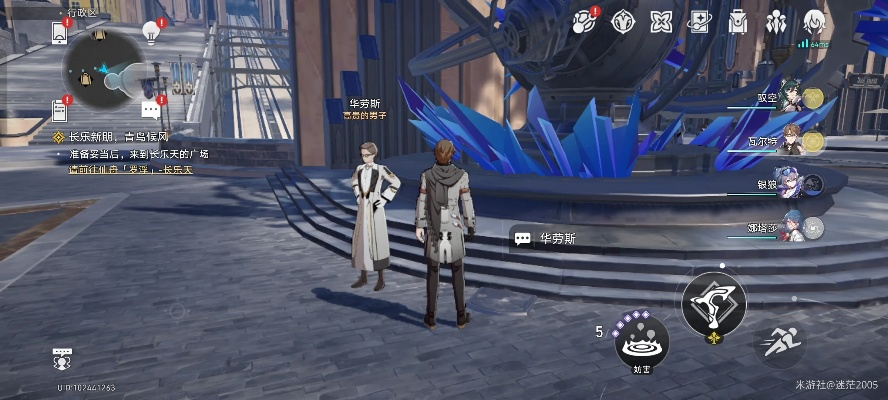888x400 pixels.
Task: Switch to party member 瓦尔特
Action: 792,142
